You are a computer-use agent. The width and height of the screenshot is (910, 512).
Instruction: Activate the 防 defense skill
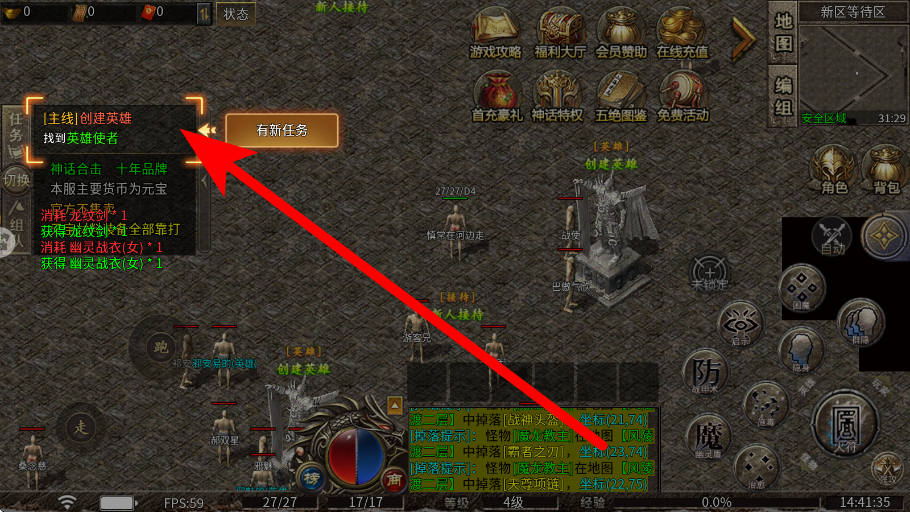click(x=707, y=372)
